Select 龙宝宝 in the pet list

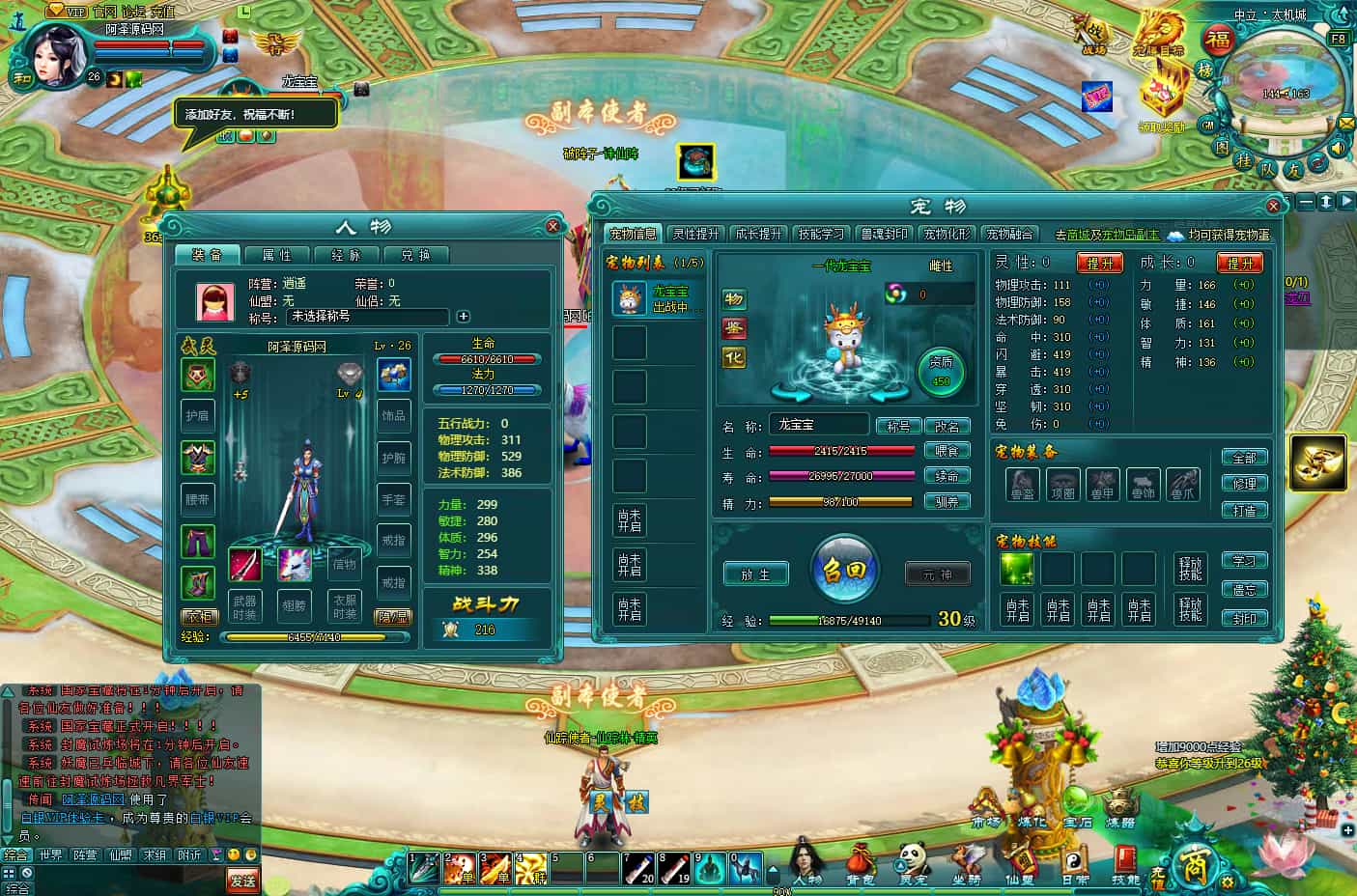pos(657,298)
